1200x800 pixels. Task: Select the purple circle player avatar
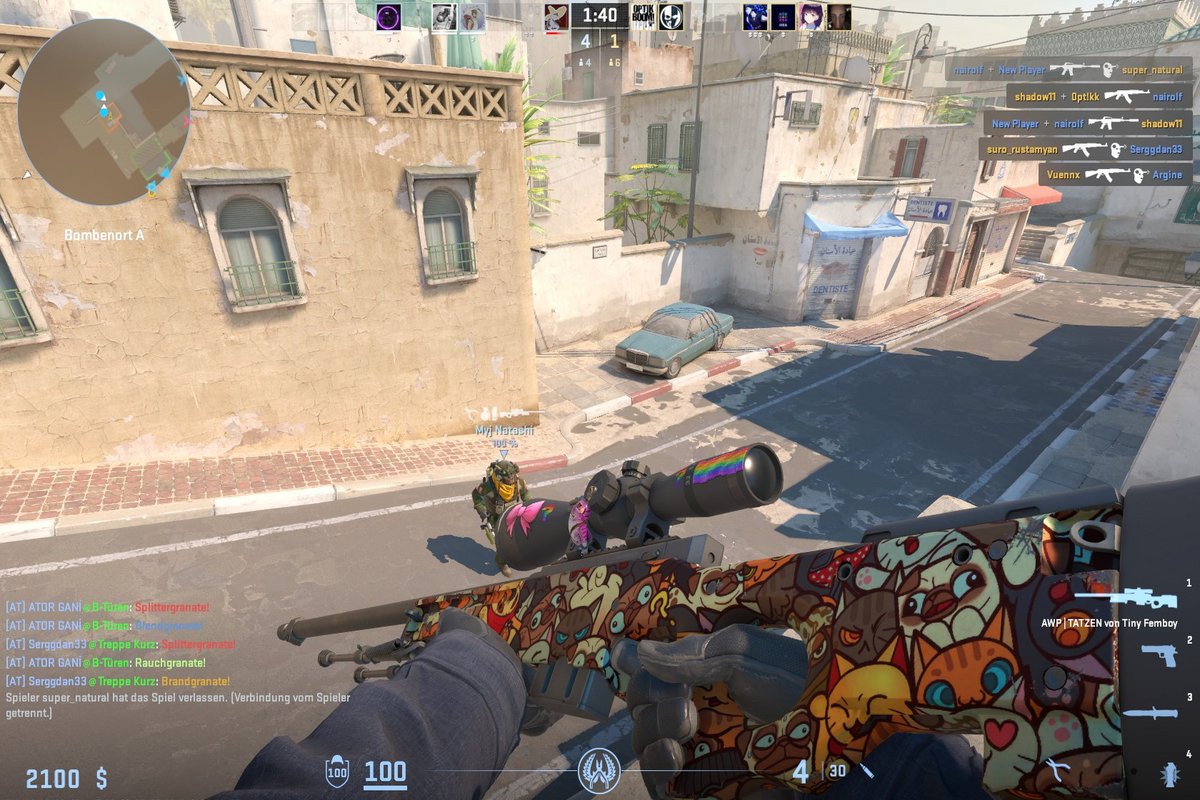pos(388,16)
